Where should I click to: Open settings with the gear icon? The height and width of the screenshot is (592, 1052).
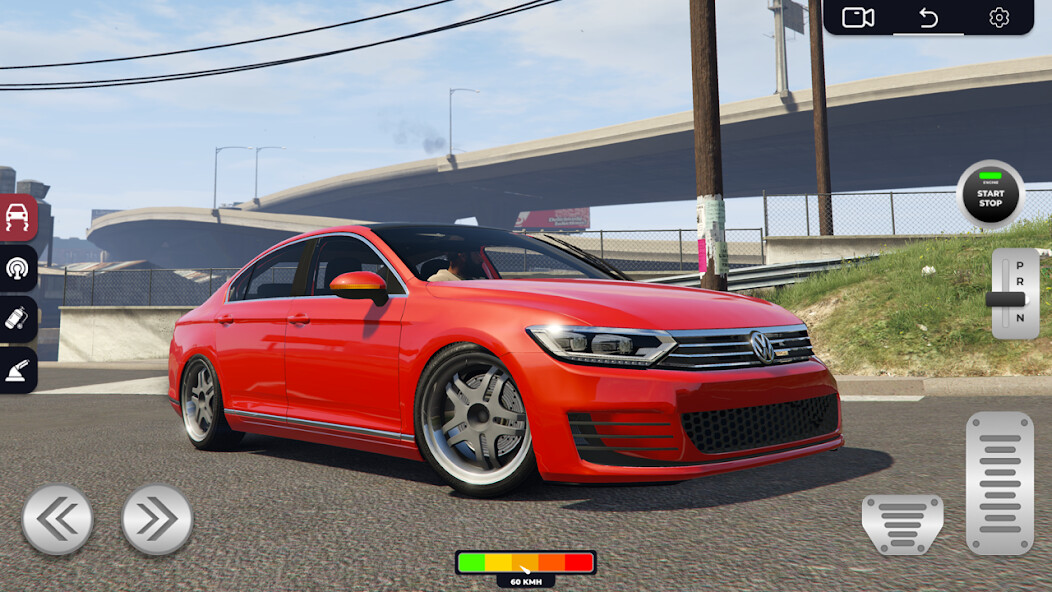tap(999, 17)
